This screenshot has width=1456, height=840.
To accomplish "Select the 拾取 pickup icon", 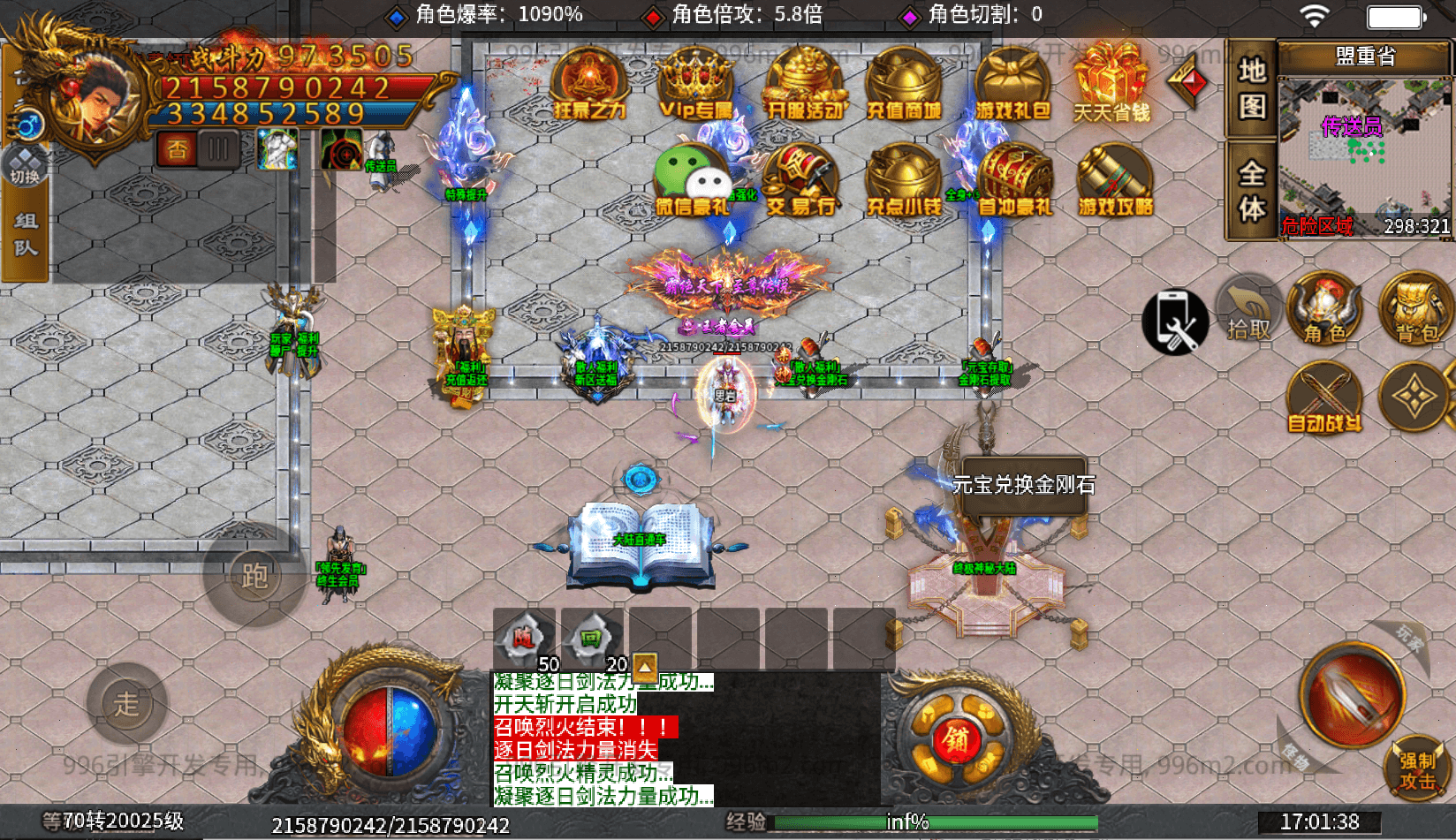I will click(1247, 309).
